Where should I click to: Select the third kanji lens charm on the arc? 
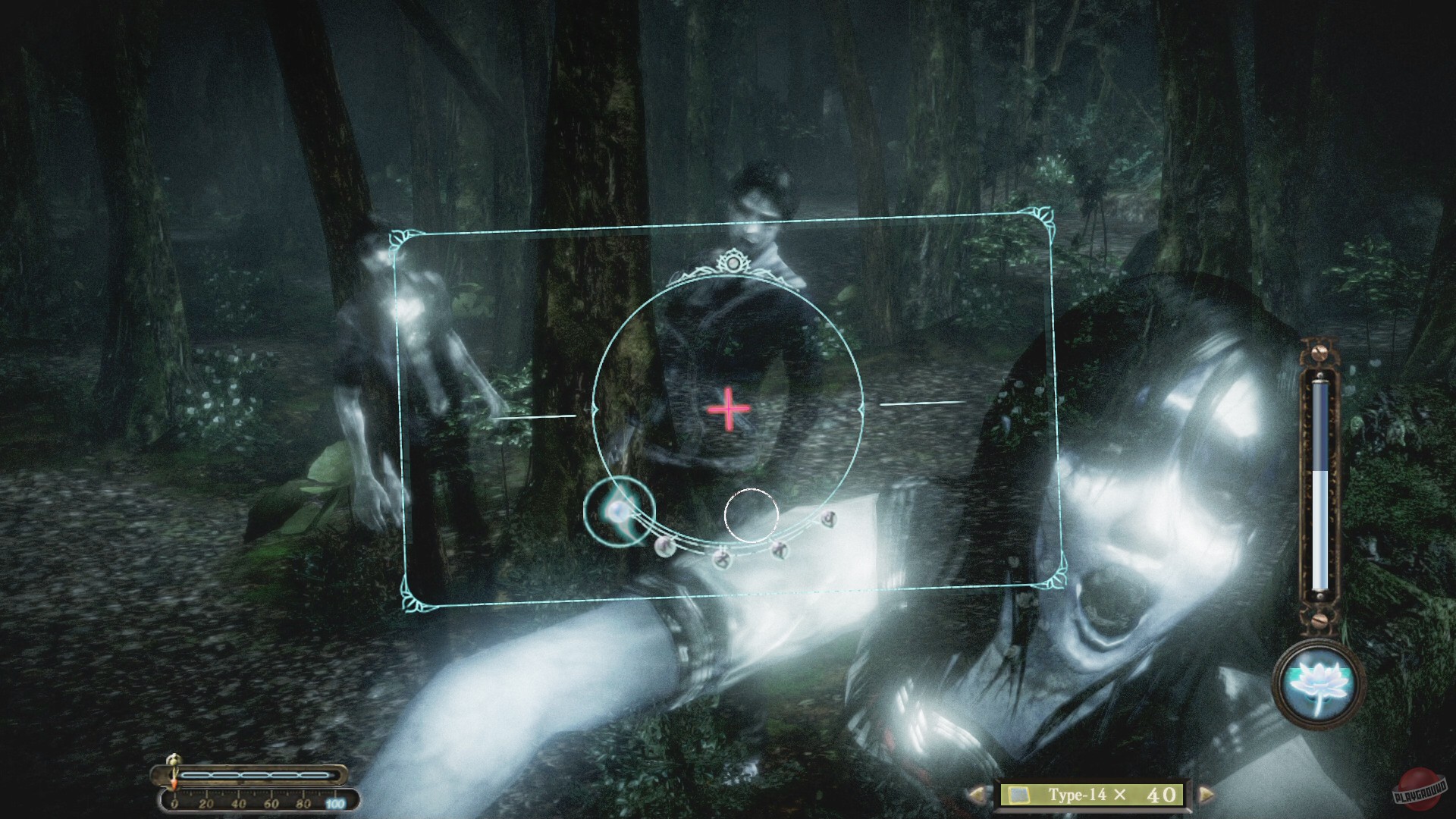coord(780,549)
